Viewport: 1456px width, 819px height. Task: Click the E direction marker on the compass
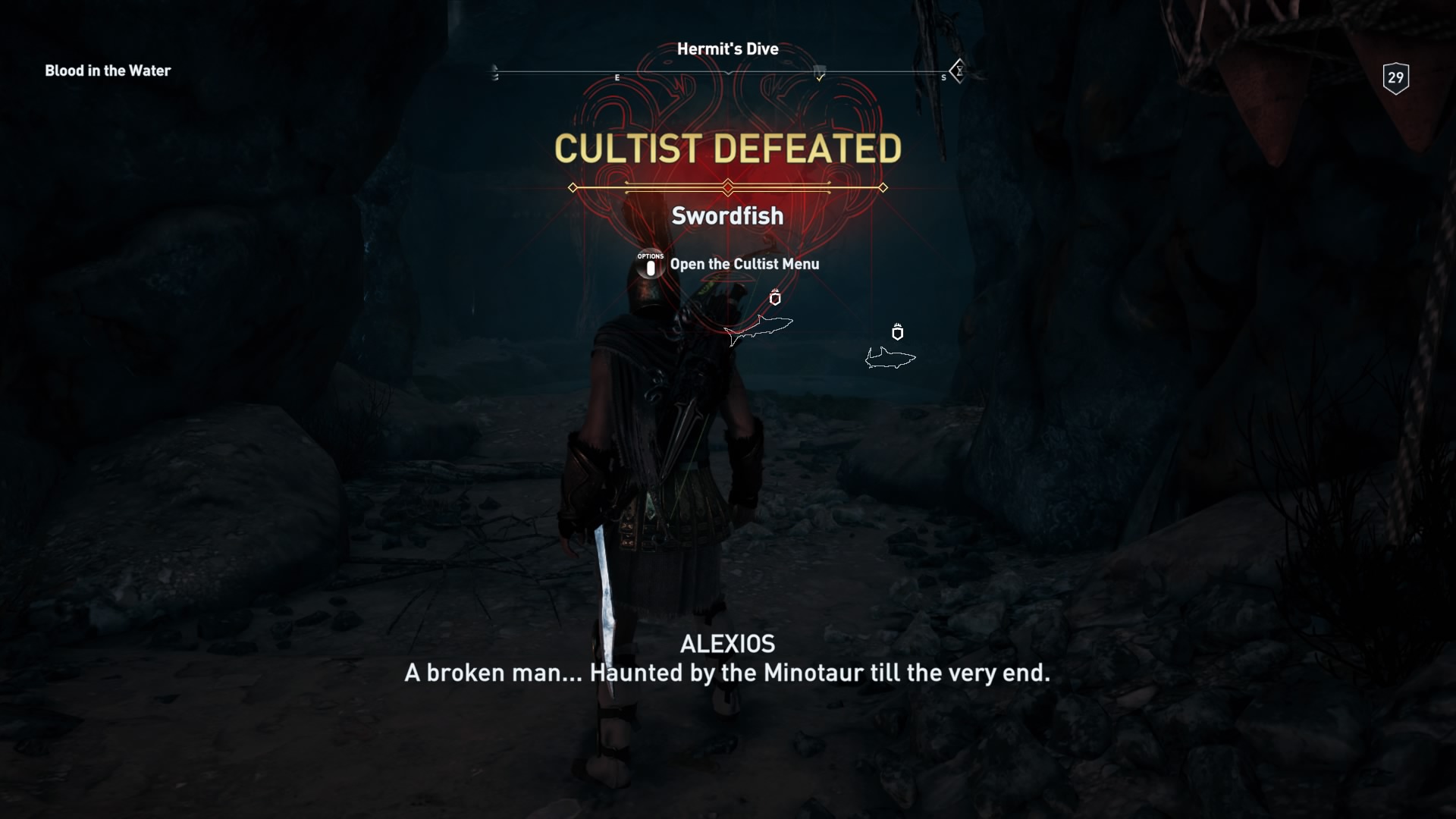point(617,77)
